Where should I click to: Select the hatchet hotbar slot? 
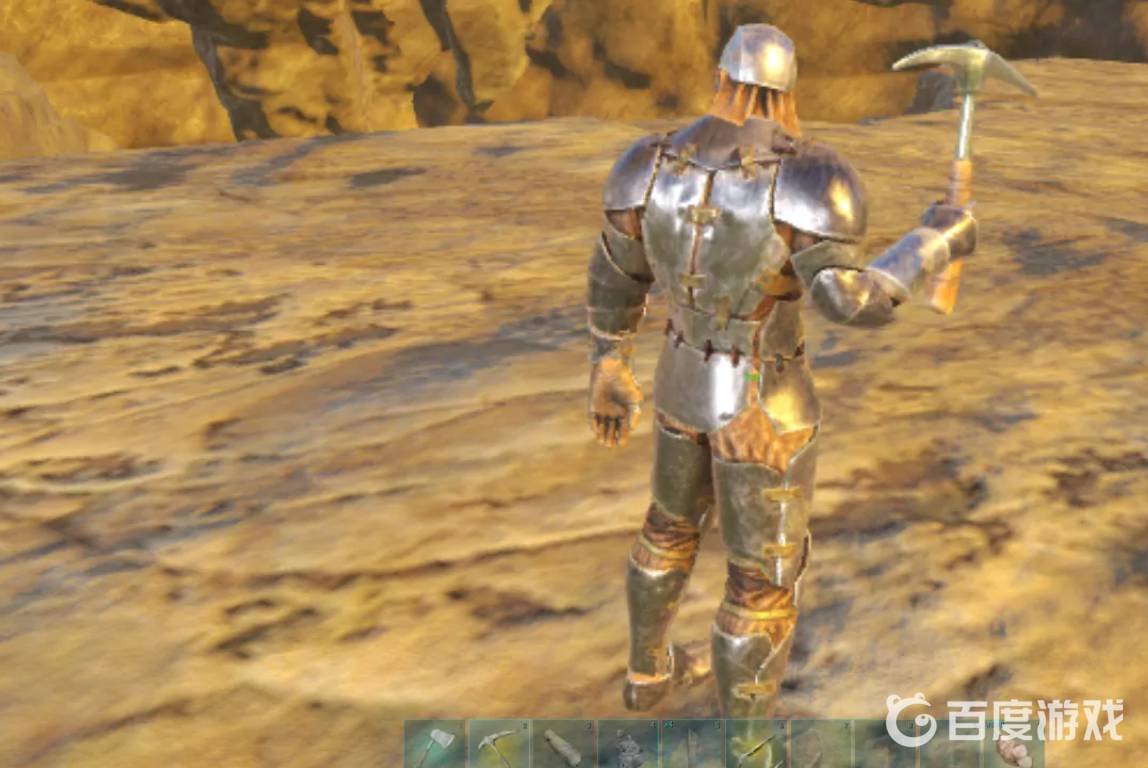(435, 745)
